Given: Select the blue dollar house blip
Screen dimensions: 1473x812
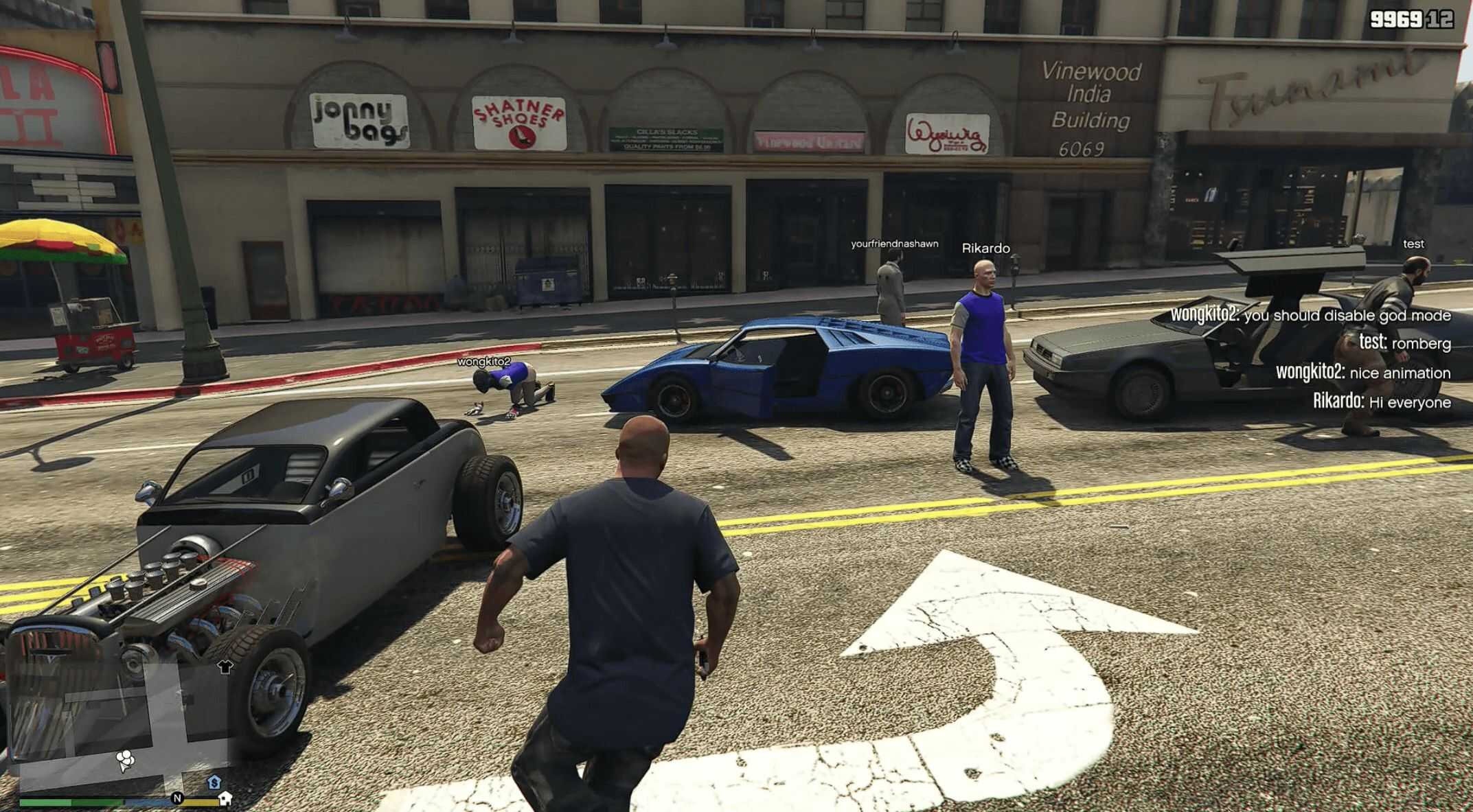Looking at the screenshot, I should (x=214, y=782).
